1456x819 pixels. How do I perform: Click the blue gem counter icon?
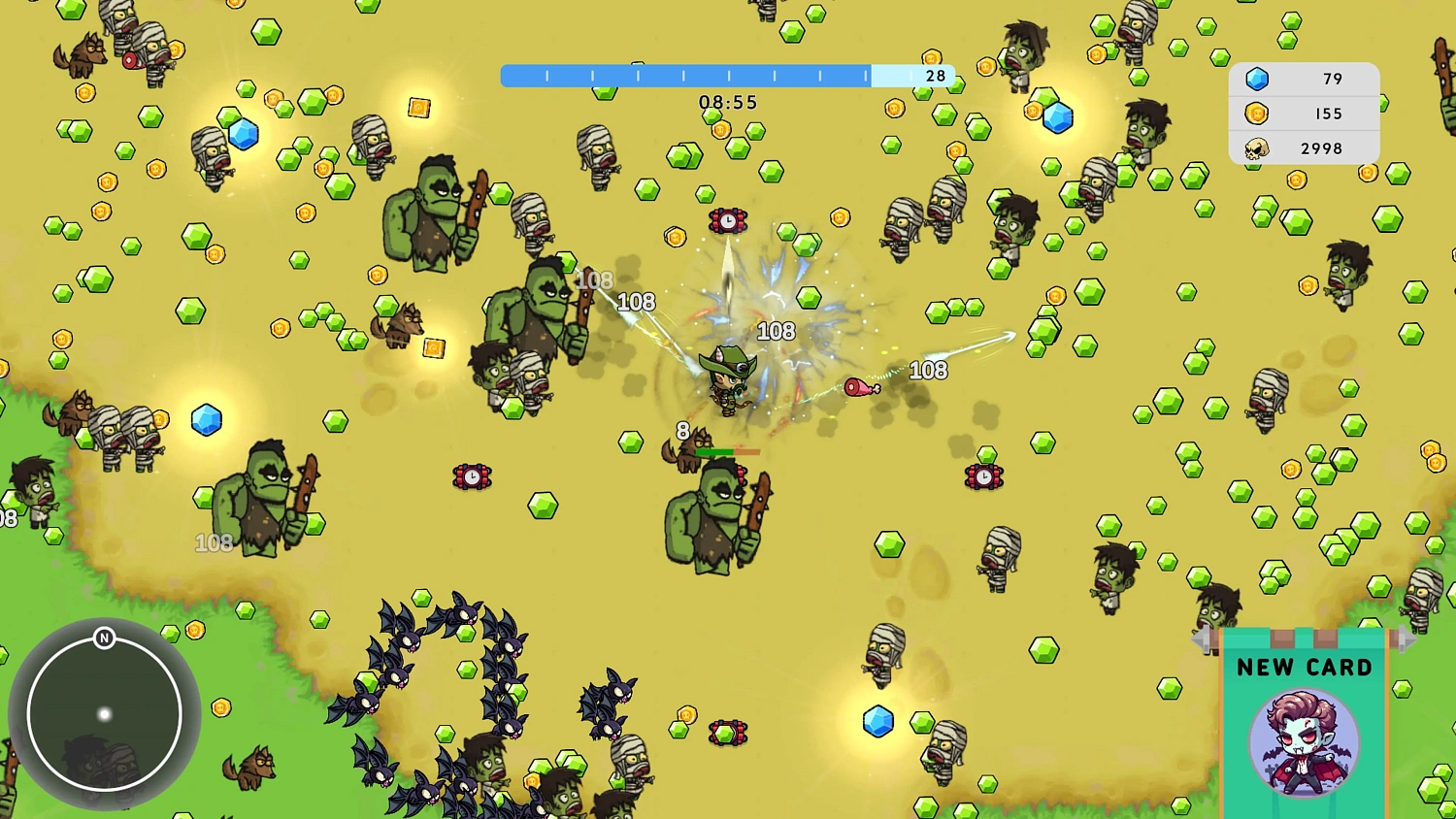pyautogui.click(x=1257, y=79)
